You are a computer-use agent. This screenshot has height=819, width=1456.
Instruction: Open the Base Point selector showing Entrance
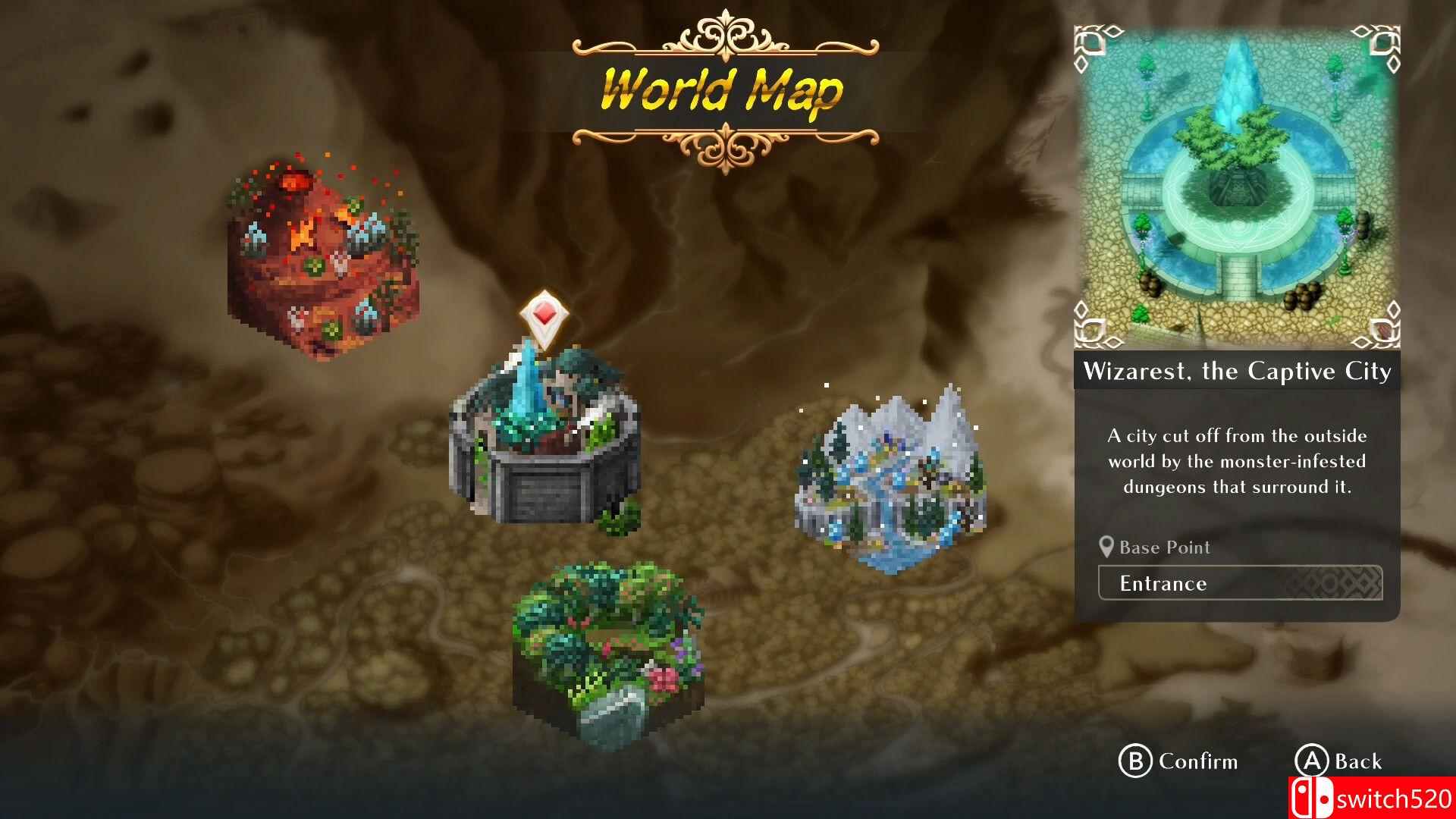(1240, 583)
